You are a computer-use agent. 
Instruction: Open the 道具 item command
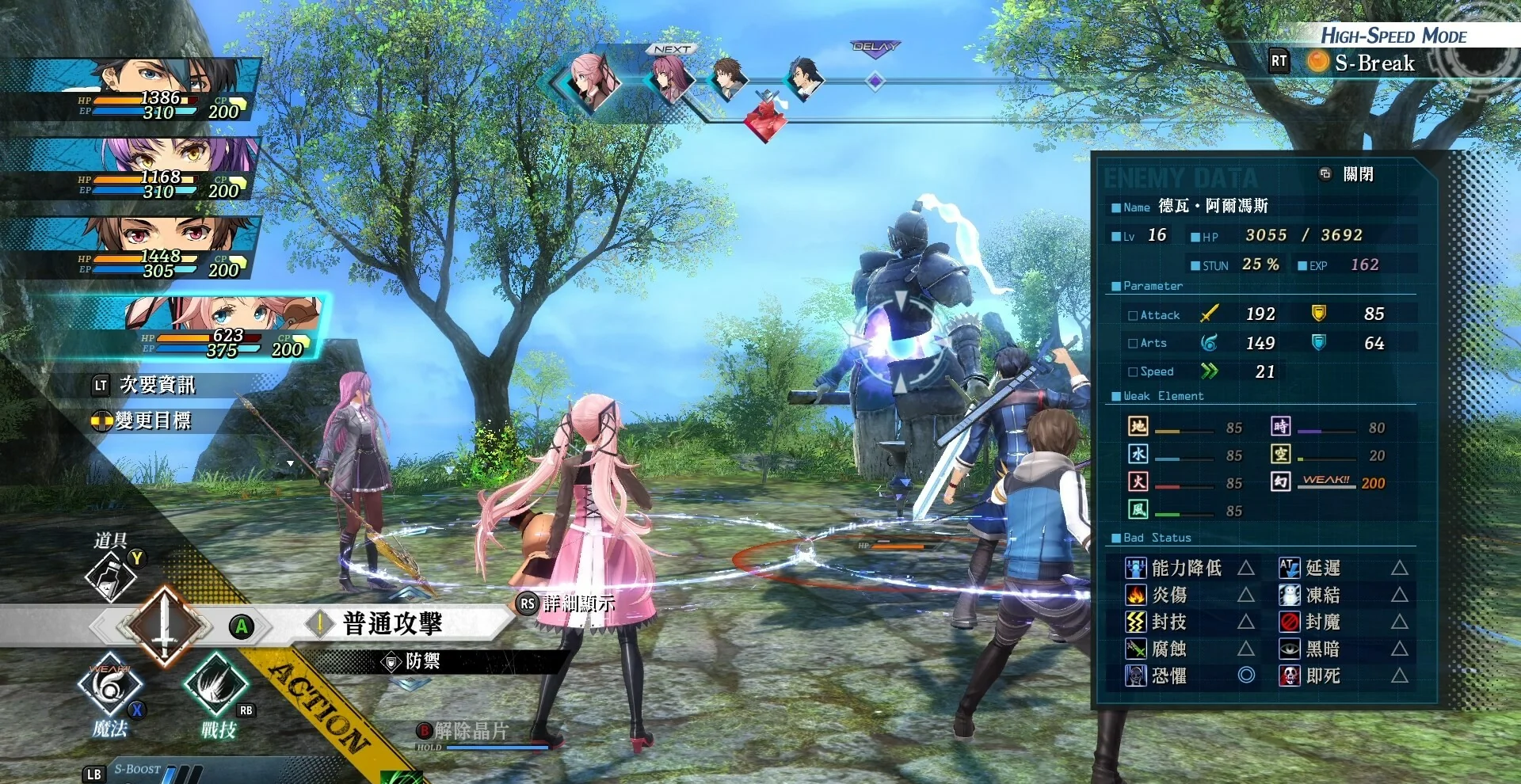click(111, 576)
